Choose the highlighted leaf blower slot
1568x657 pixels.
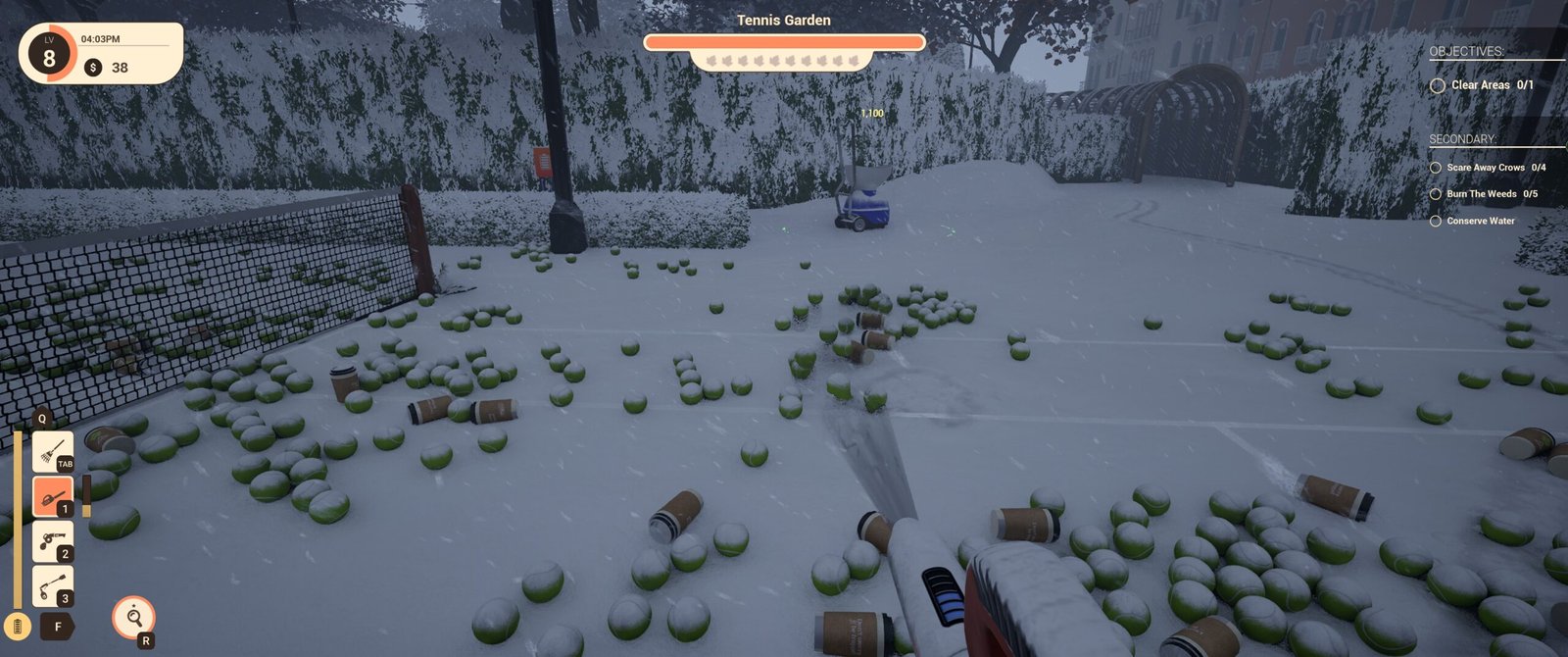(52, 496)
